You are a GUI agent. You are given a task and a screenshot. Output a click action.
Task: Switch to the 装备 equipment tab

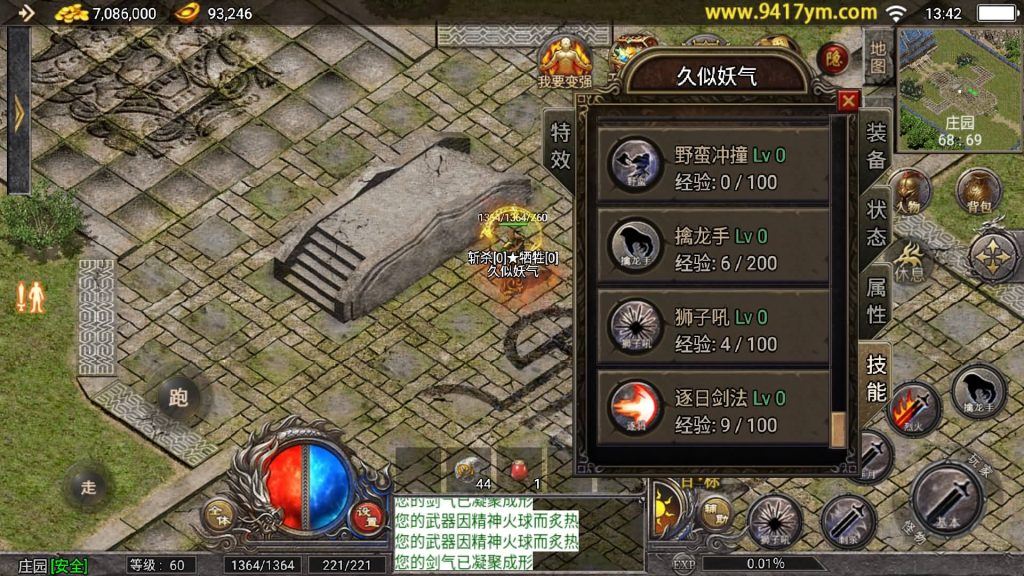click(876, 146)
